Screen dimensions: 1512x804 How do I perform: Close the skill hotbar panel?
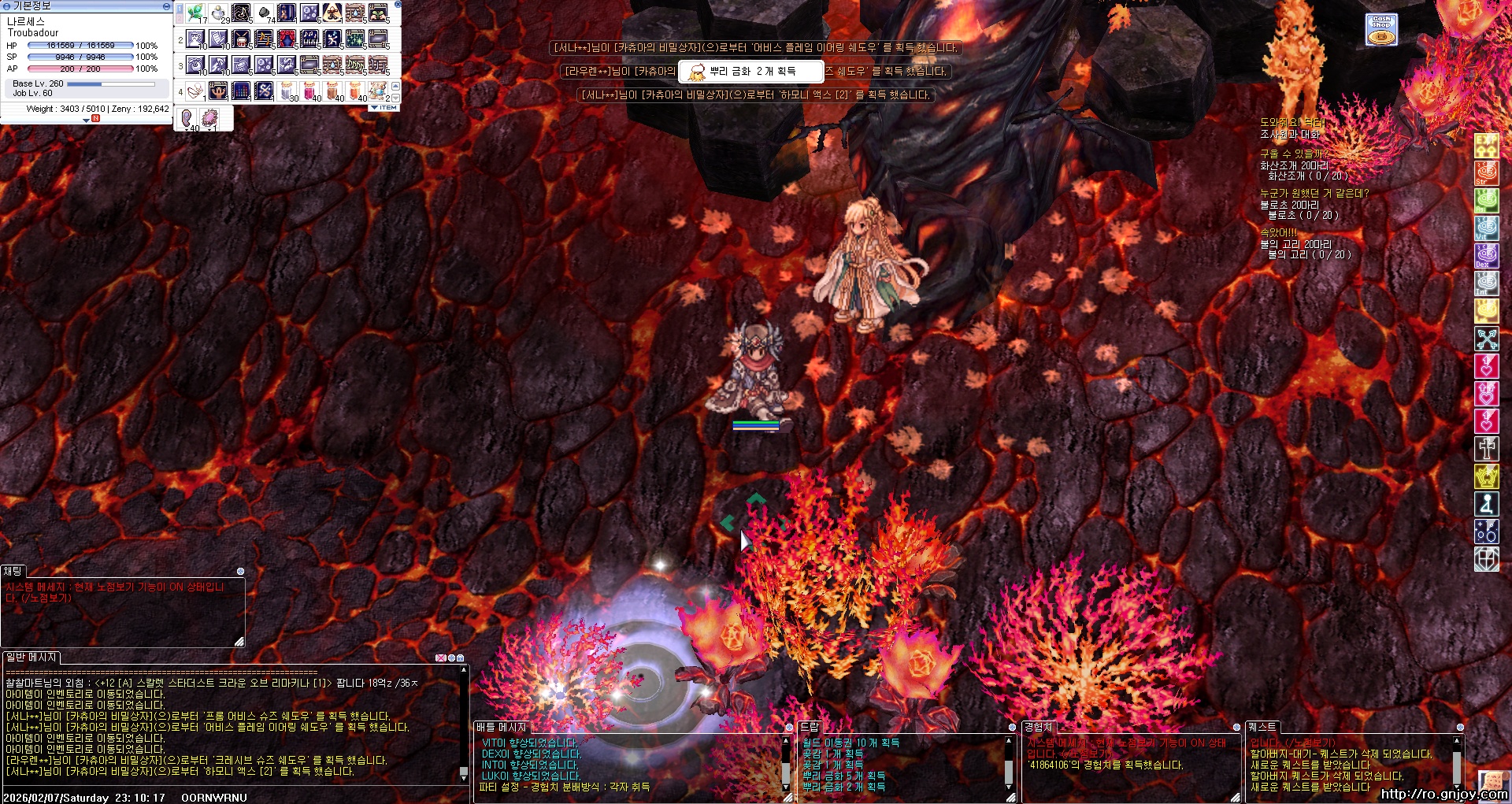click(398, 5)
